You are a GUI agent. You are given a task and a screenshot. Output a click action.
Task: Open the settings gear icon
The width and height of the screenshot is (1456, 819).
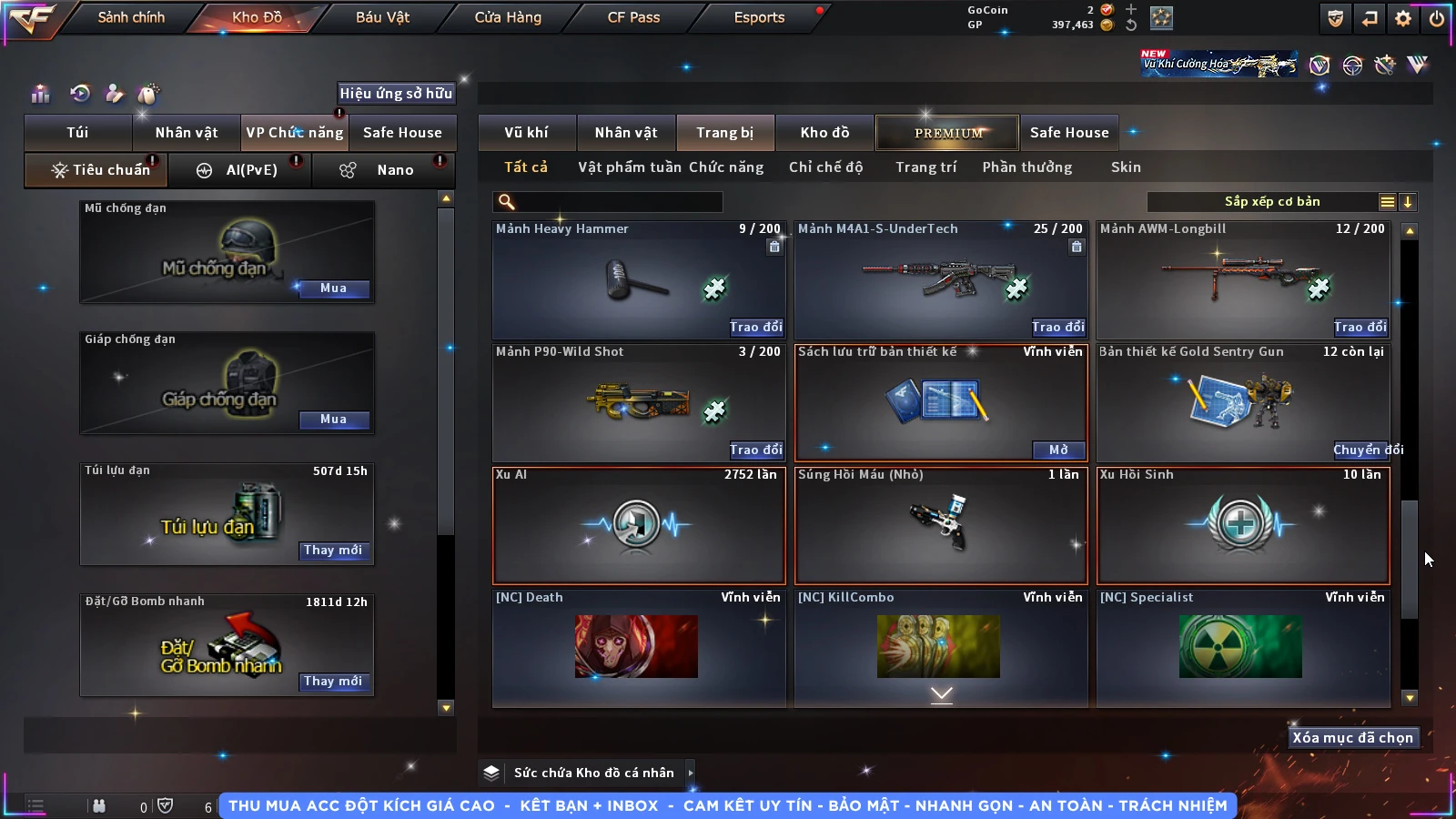click(x=1403, y=18)
